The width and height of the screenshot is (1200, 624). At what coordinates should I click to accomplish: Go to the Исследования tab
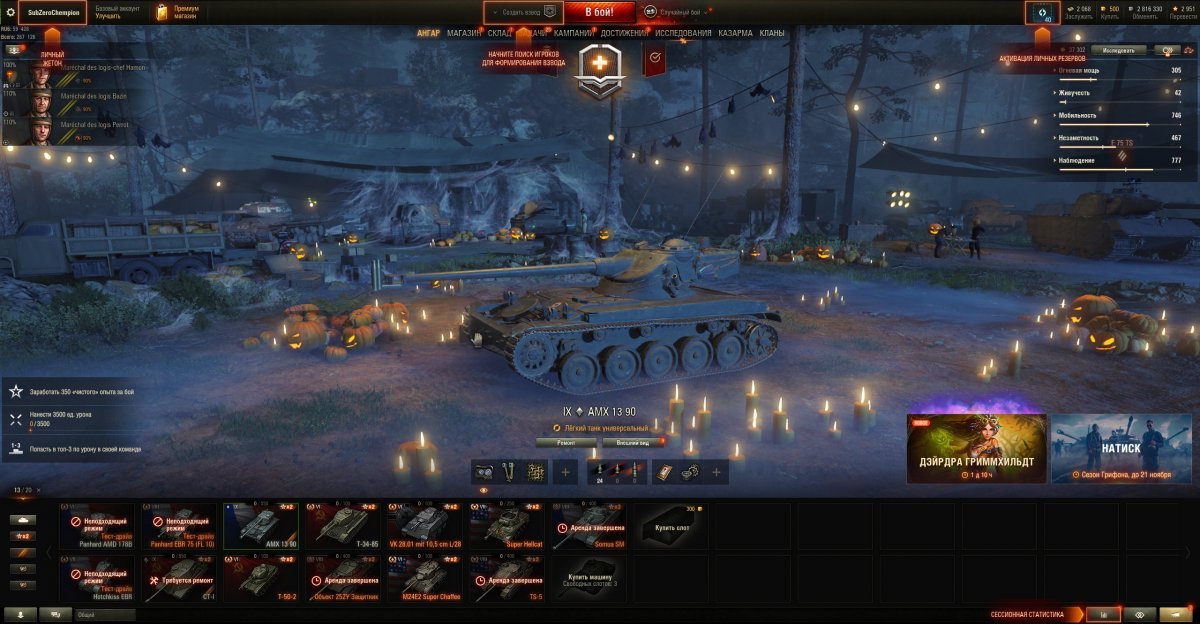684,33
